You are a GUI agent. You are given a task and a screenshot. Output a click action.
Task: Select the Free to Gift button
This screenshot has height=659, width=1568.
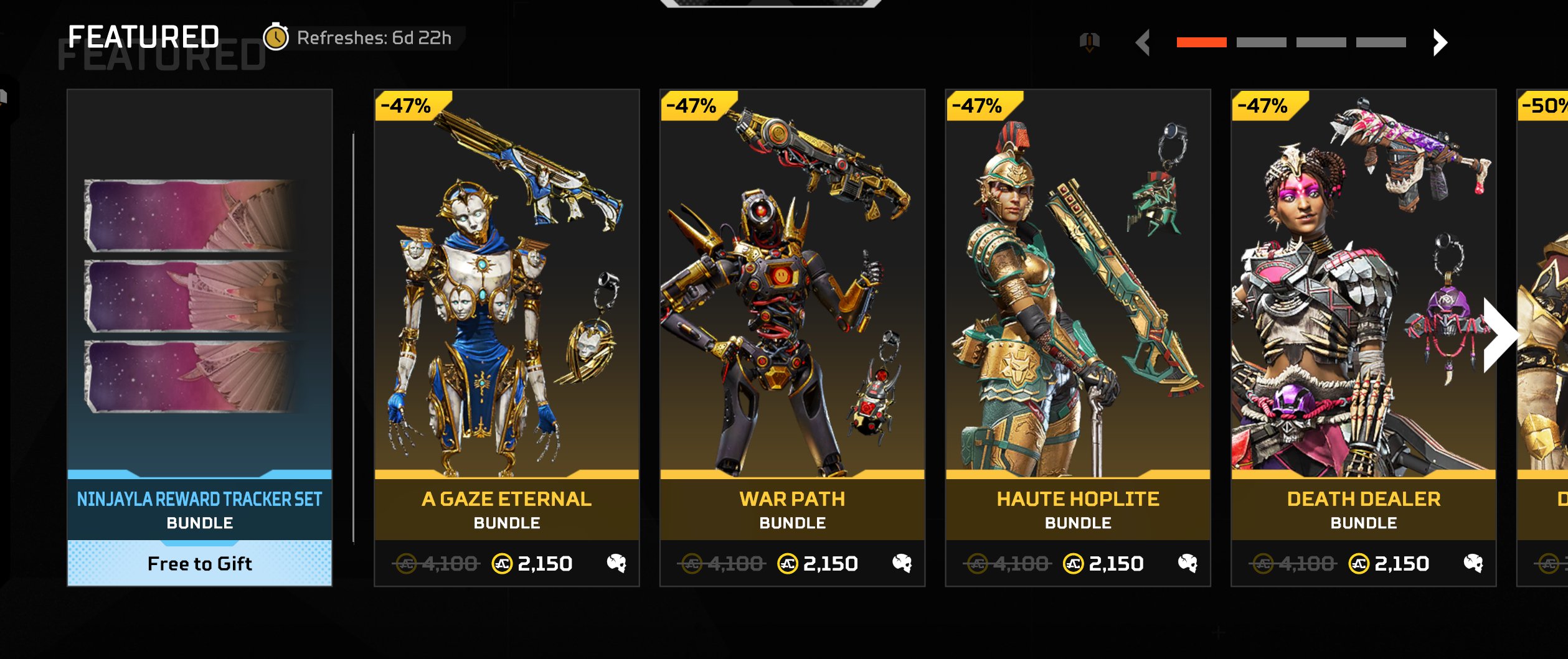click(x=199, y=563)
